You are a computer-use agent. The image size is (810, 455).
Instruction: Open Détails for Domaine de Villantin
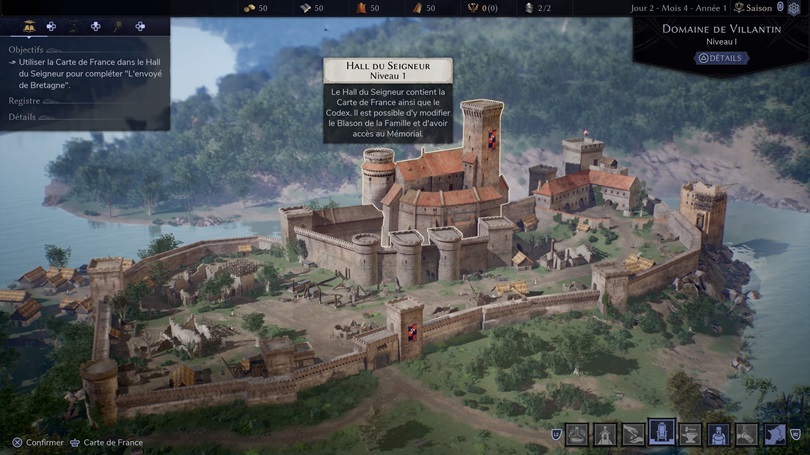coord(721,58)
